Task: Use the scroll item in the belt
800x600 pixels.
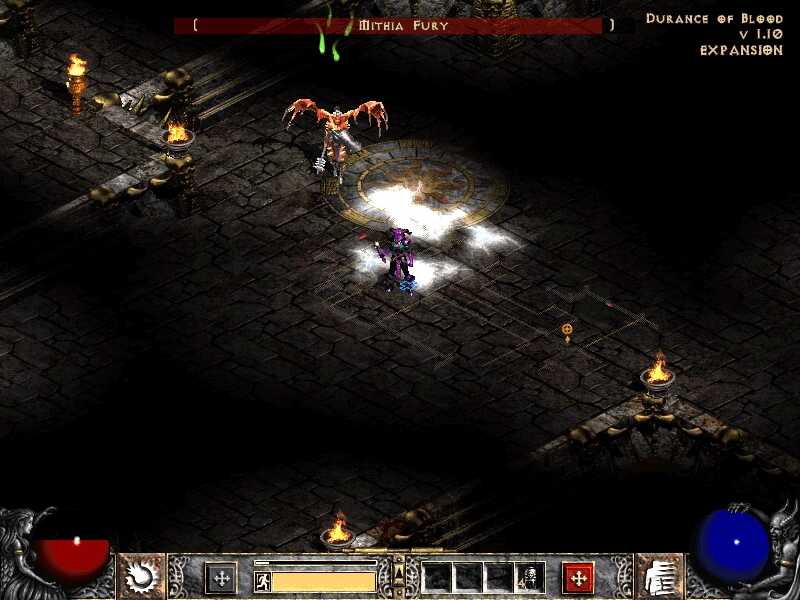Action: pos(530,578)
